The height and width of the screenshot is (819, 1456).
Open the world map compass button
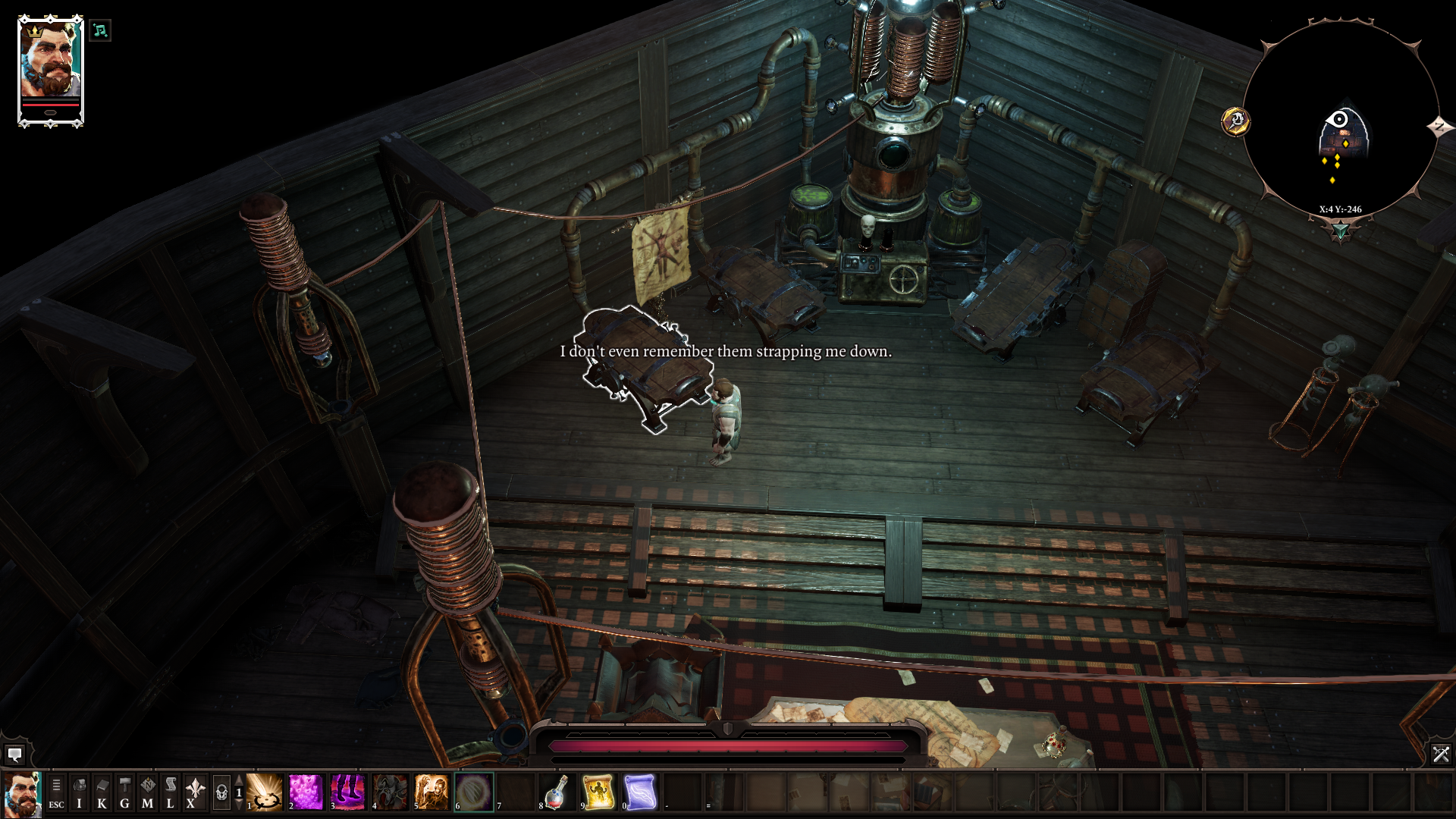pyautogui.click(x=147, y=792)
